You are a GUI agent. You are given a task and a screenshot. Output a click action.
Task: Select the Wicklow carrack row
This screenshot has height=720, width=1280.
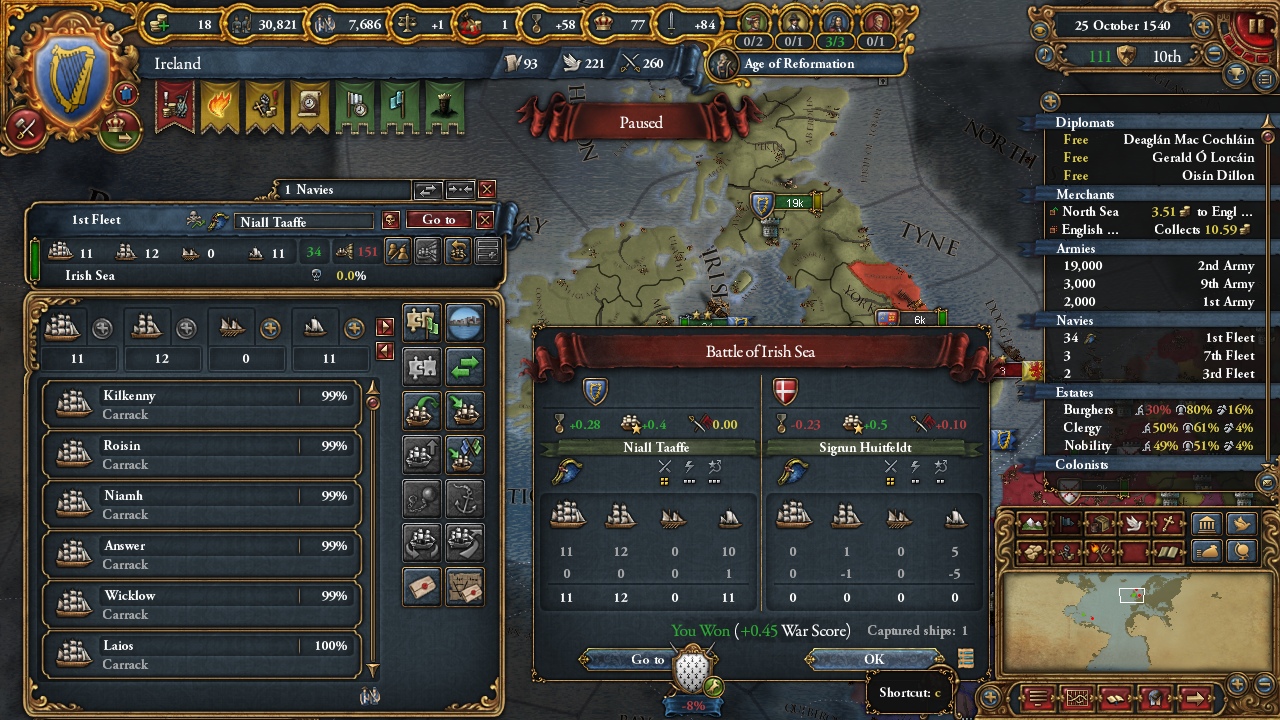(201, 605)
